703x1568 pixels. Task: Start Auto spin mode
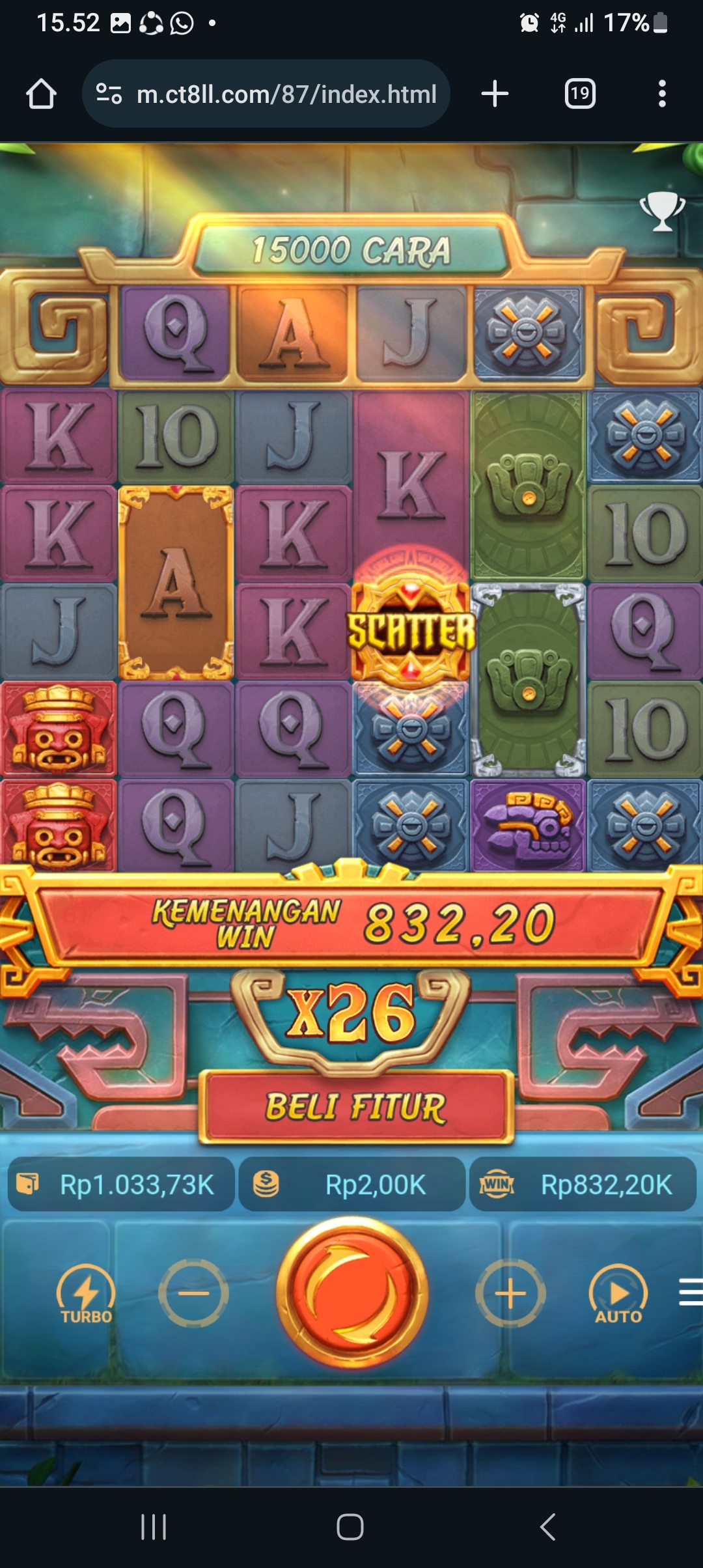pyautogui.click(x=618, y=1294)
